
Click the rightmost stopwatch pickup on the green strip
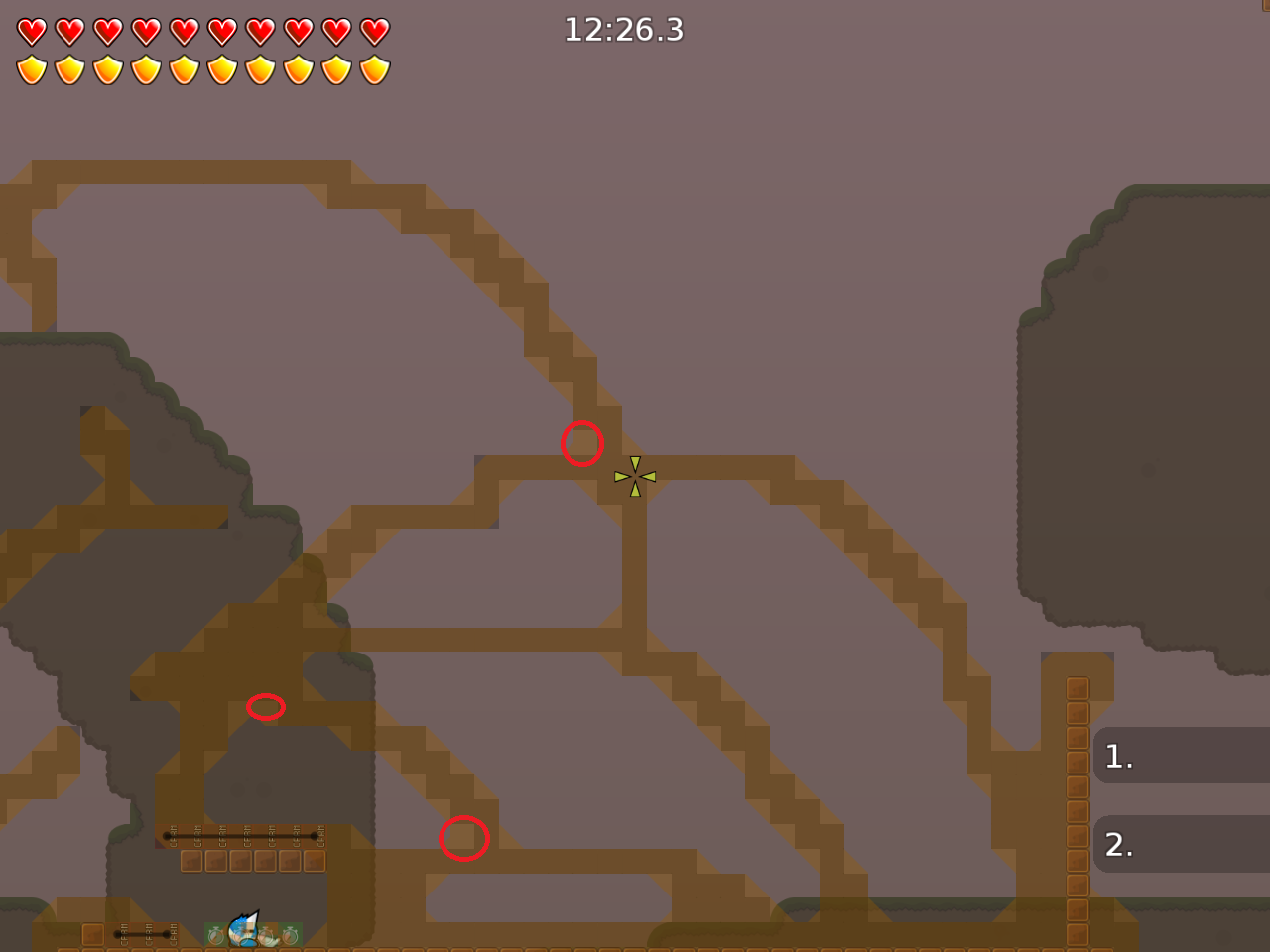[x=291, y=937]
